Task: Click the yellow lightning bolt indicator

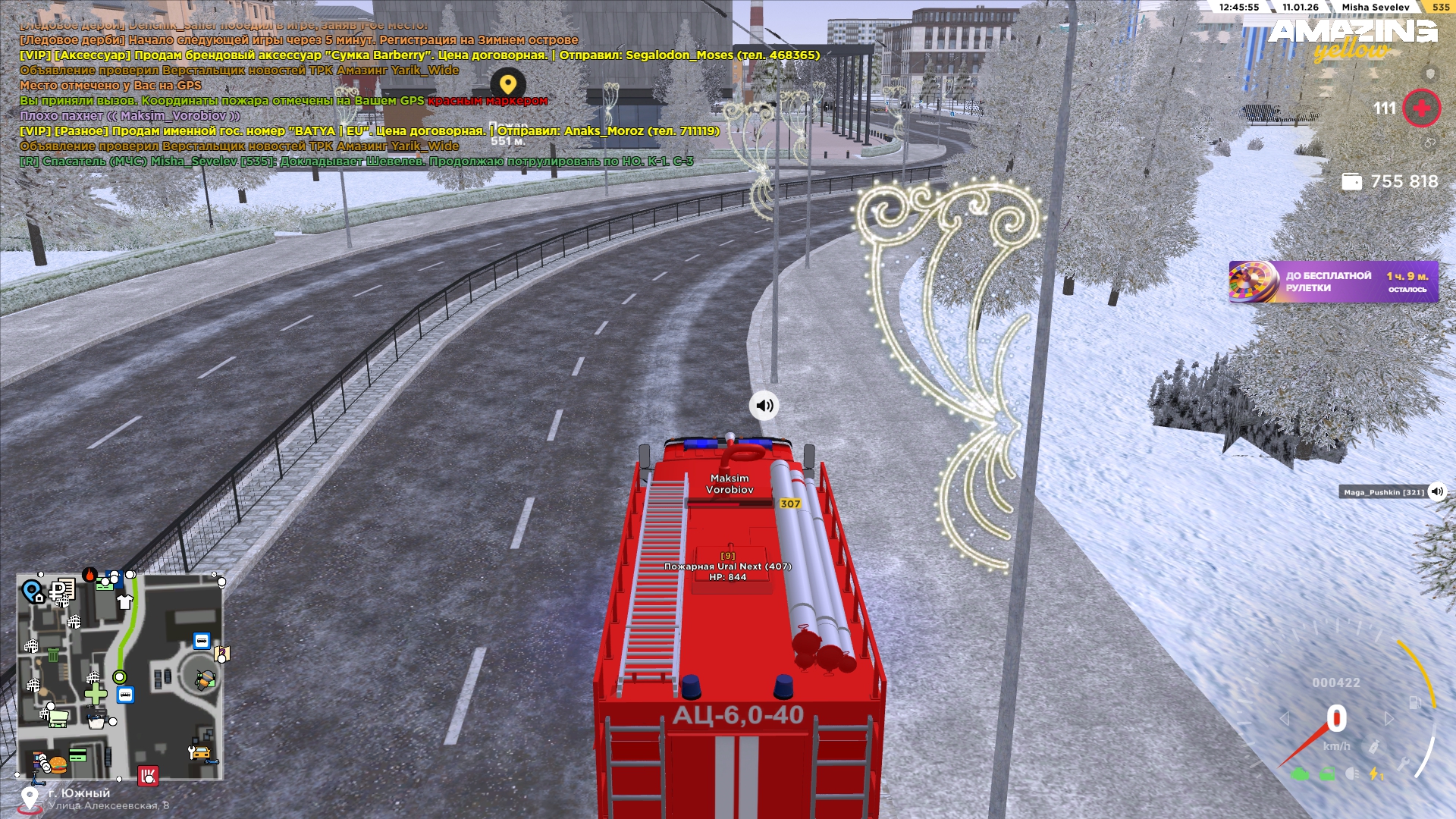Action: click(x=1374, y=774)
